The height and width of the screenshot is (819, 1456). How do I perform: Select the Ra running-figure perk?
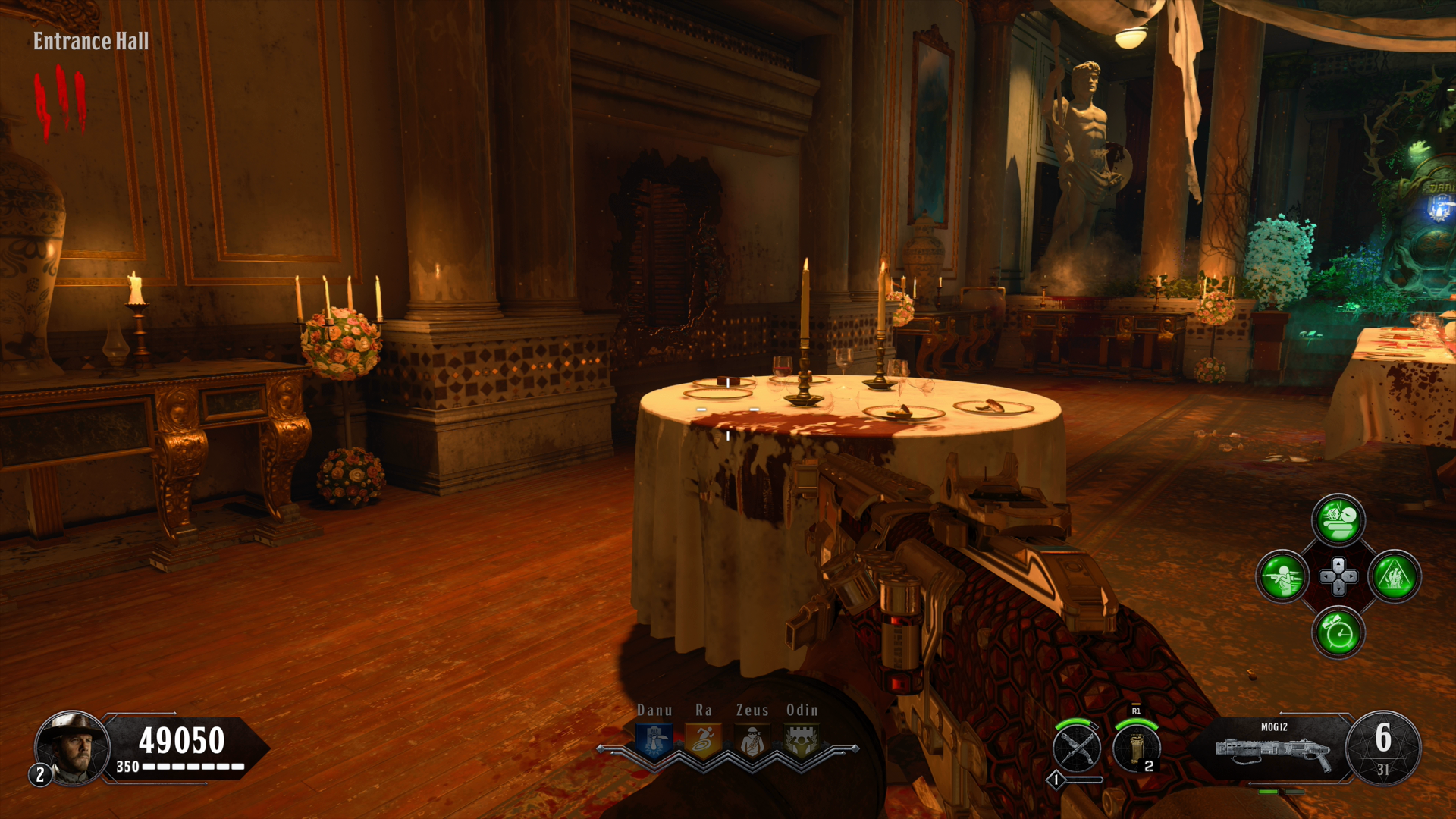(704, 741)
